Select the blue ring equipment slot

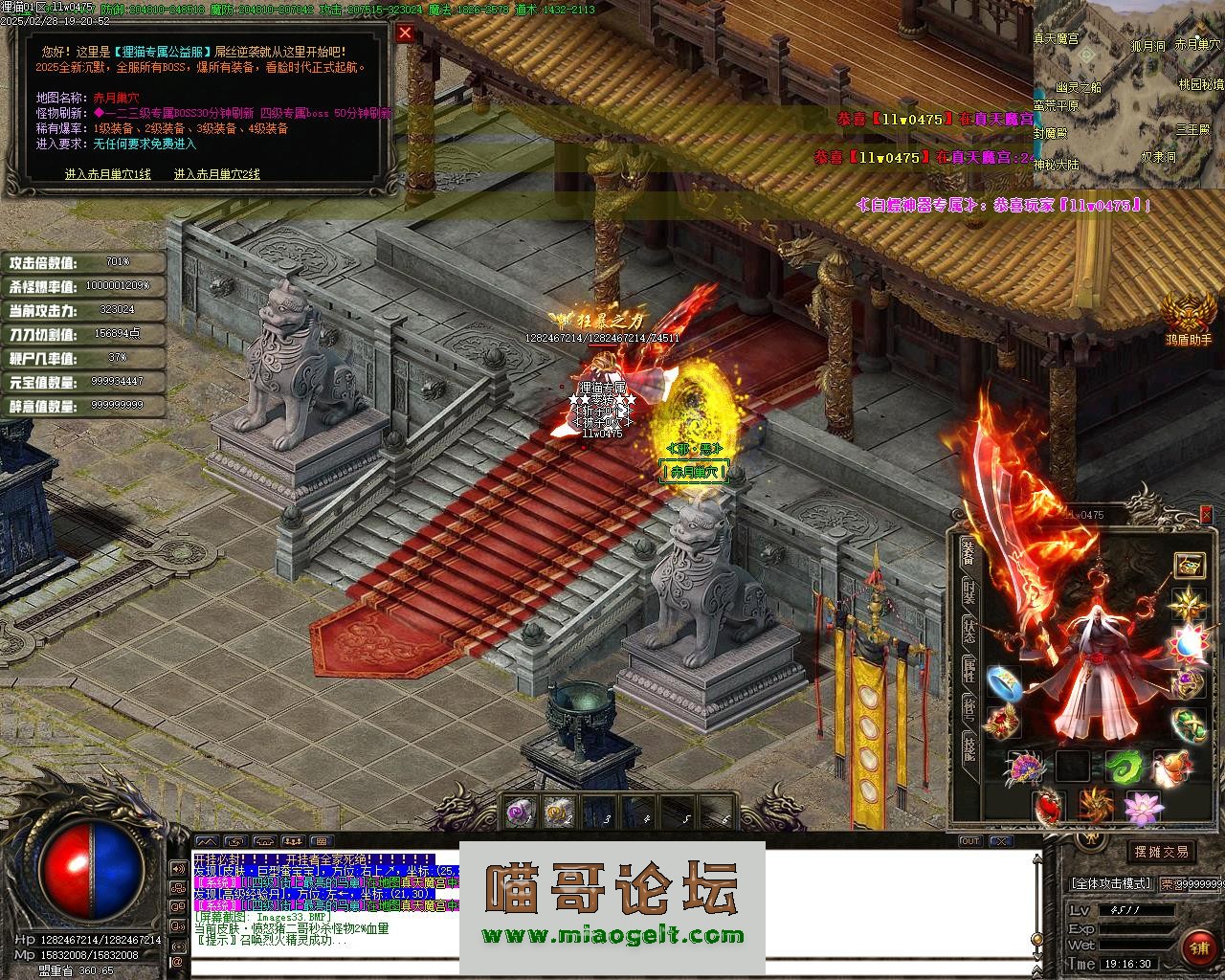[x=1003, y=681]
